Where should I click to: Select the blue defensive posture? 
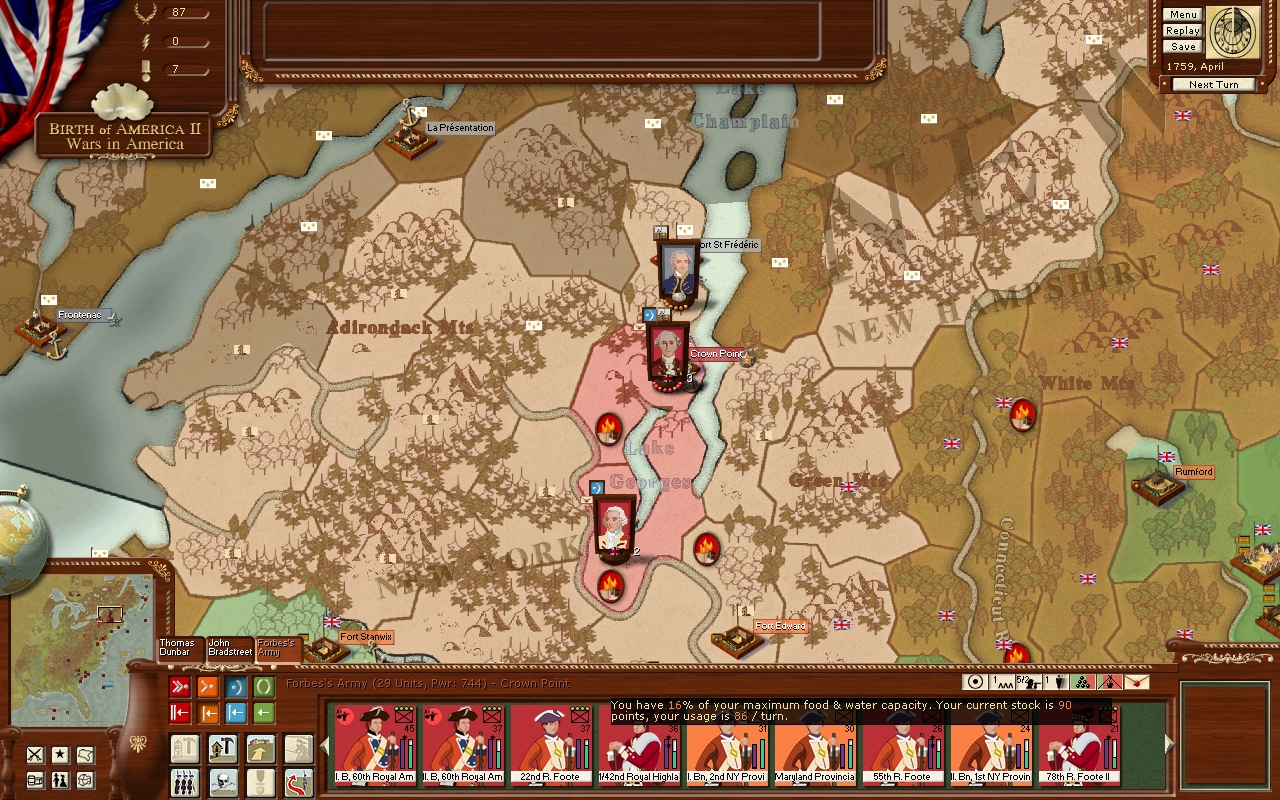[x=236, y=687]
